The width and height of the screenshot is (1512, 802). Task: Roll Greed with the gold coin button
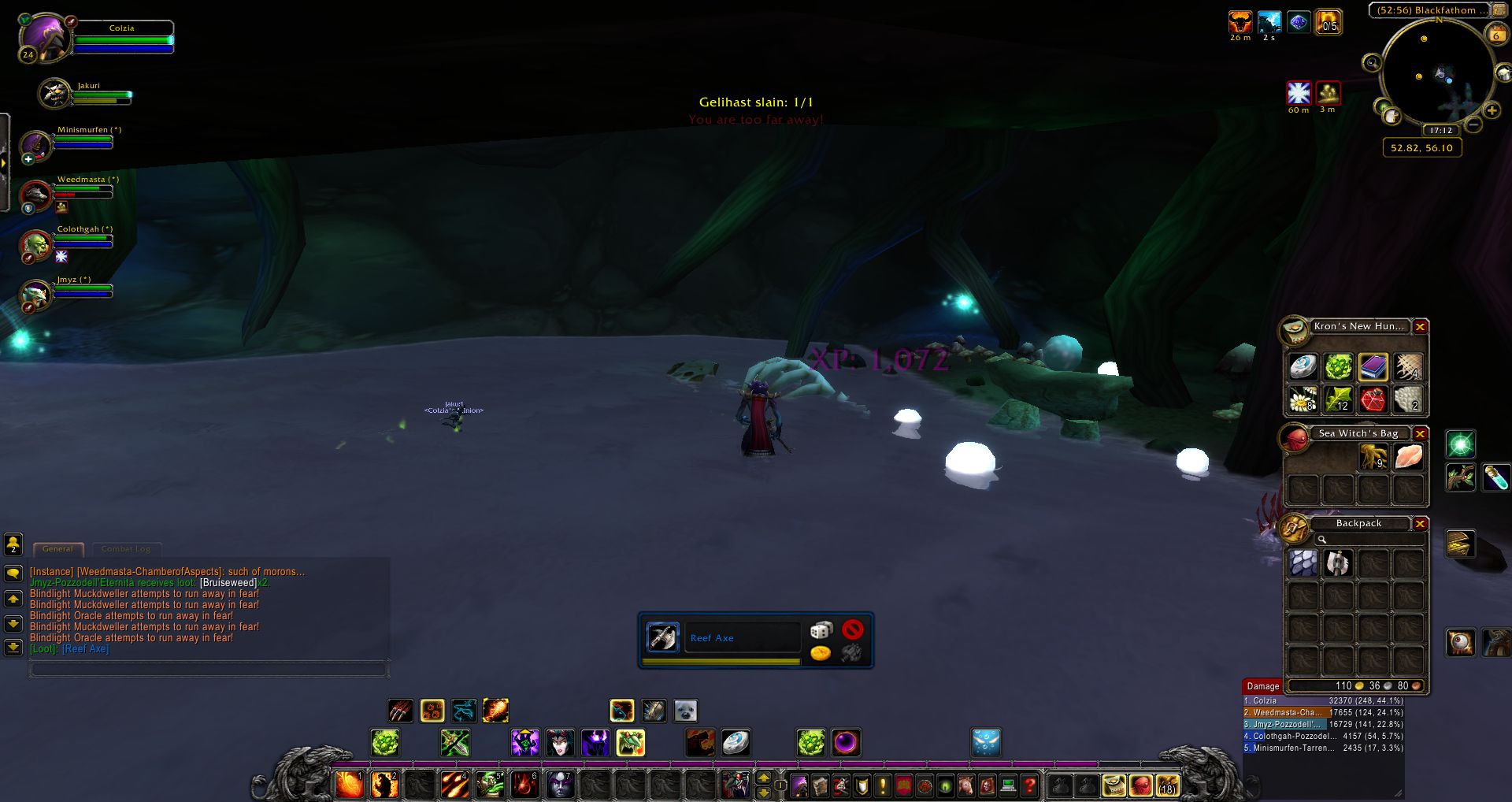pos(821,653)
